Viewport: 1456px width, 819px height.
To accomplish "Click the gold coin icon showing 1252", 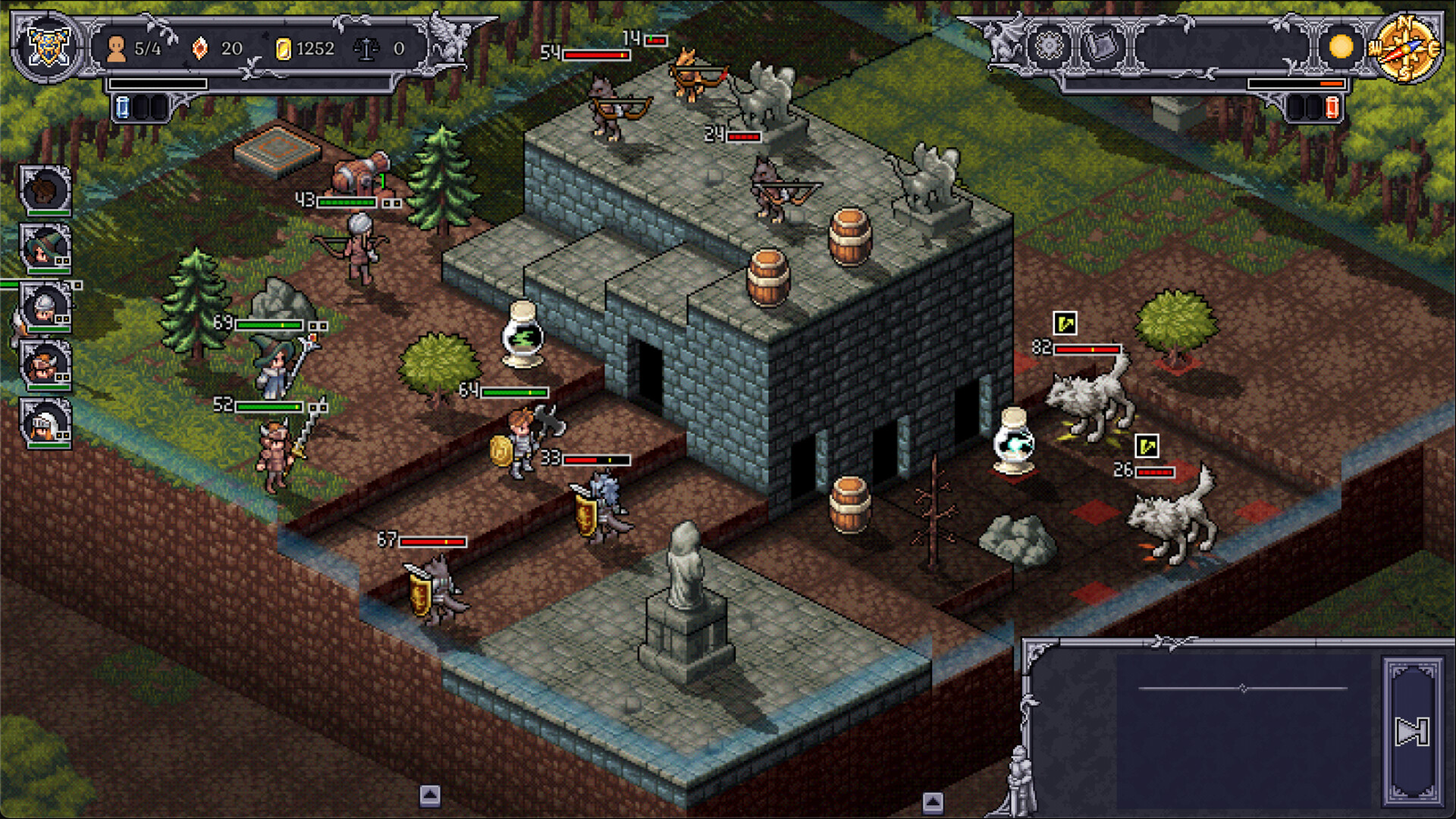I will 284,47.
